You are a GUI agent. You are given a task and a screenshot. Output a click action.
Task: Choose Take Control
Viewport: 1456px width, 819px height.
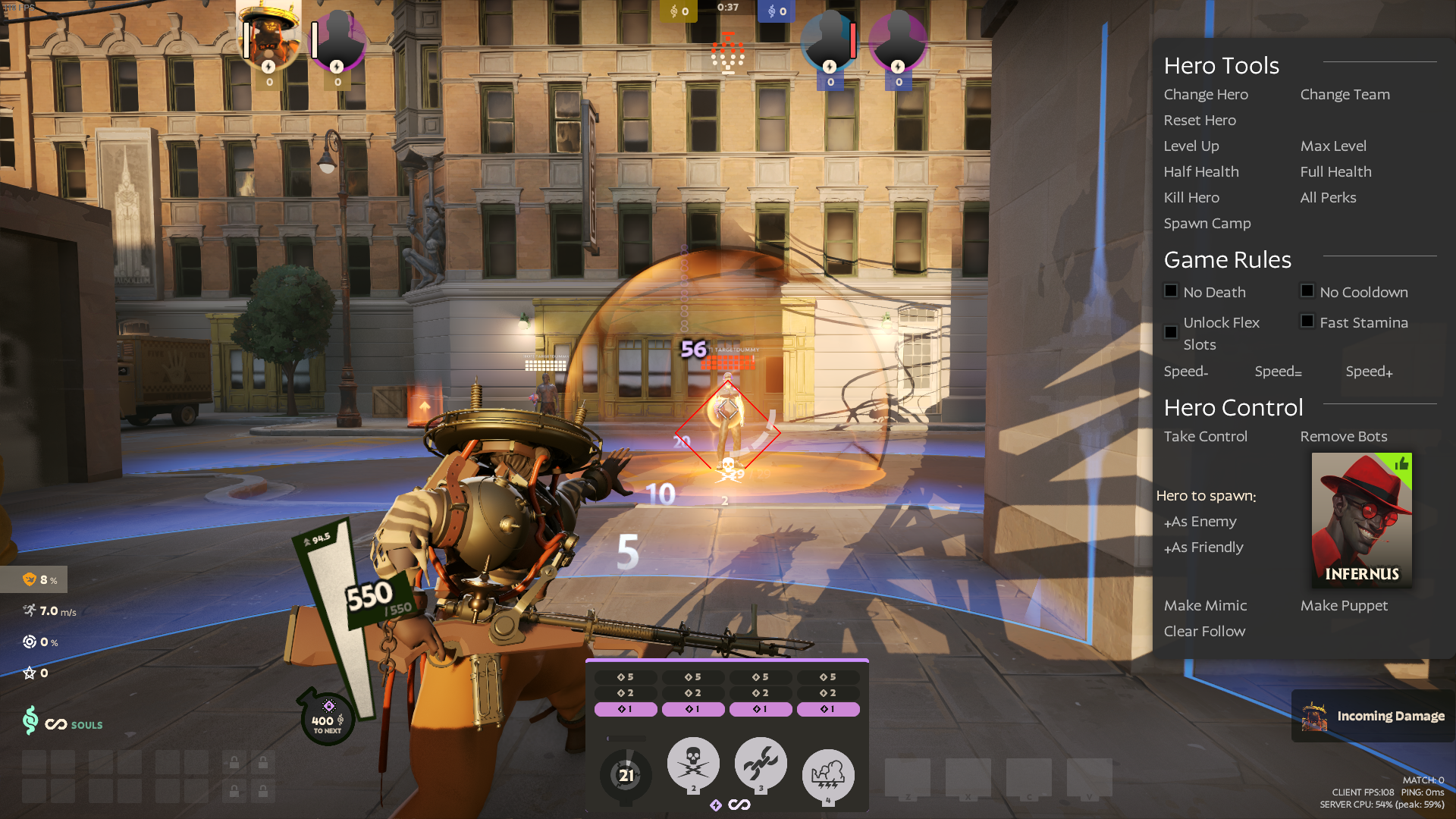(1205, 437)
